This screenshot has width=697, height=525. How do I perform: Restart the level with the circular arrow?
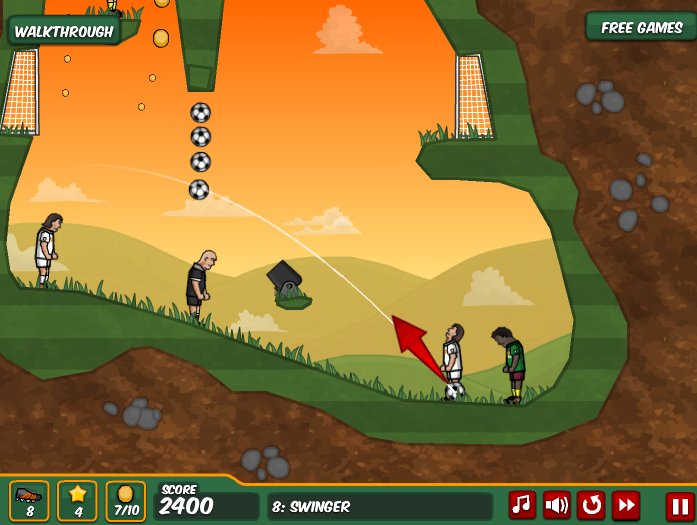coord(592,505)
